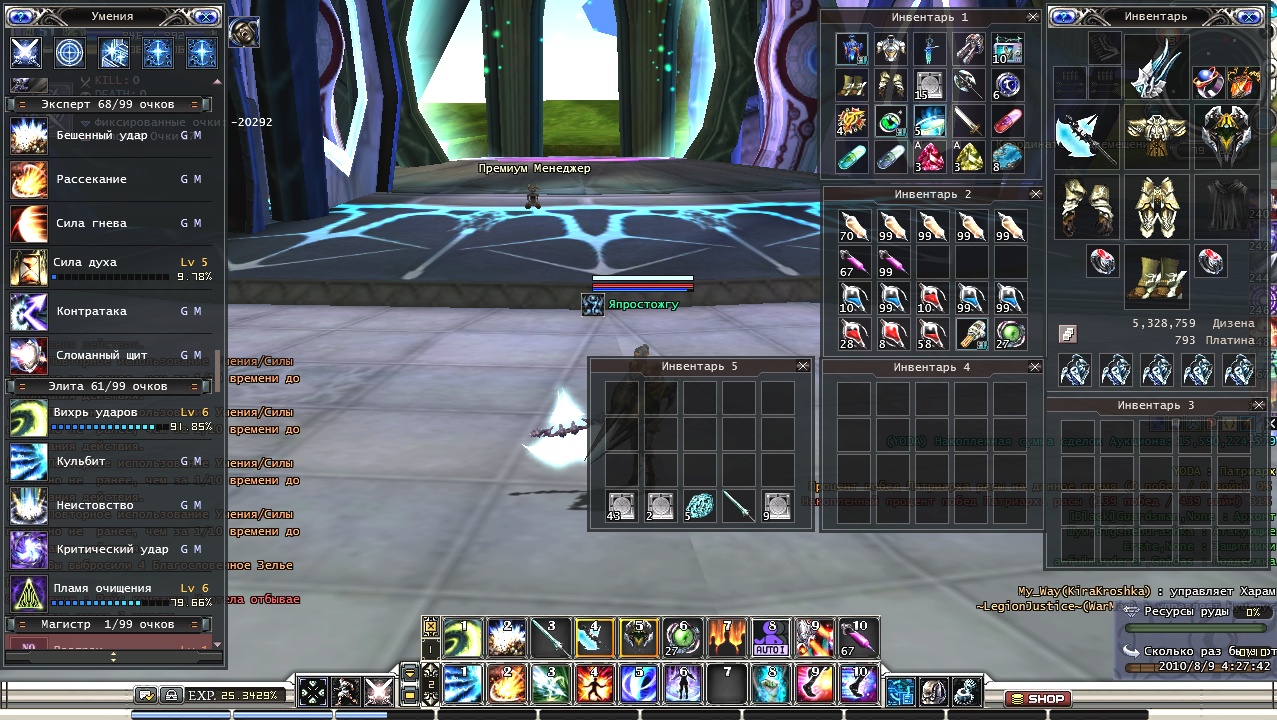The image size is (1277, 720).
Task: Collapse the Эксперт 68/99 skill section
Action: [14, 104]
